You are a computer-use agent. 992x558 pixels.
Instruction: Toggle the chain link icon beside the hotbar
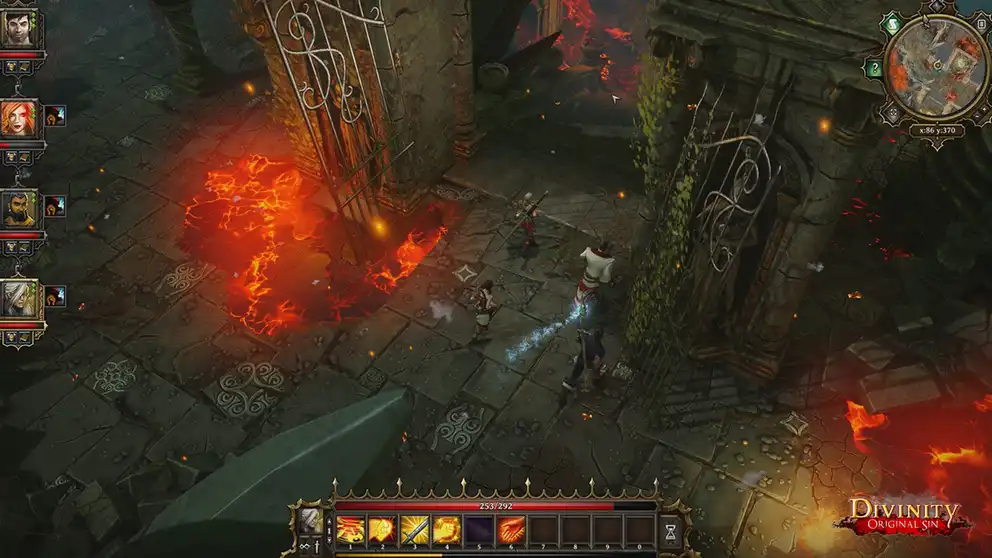(x=303, y=548)
